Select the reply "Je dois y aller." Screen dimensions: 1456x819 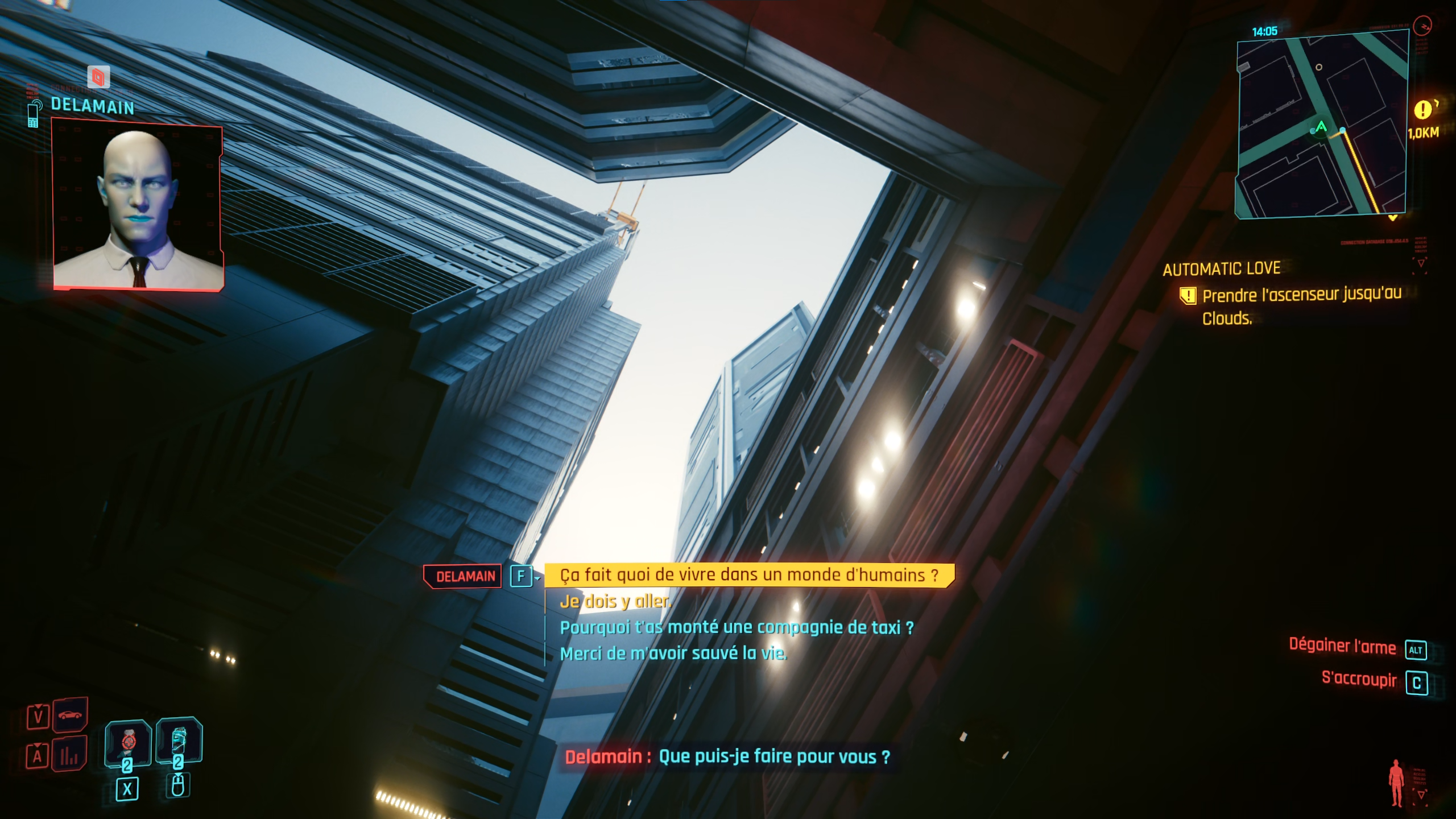pyautogui.click(x=615, y=601)
